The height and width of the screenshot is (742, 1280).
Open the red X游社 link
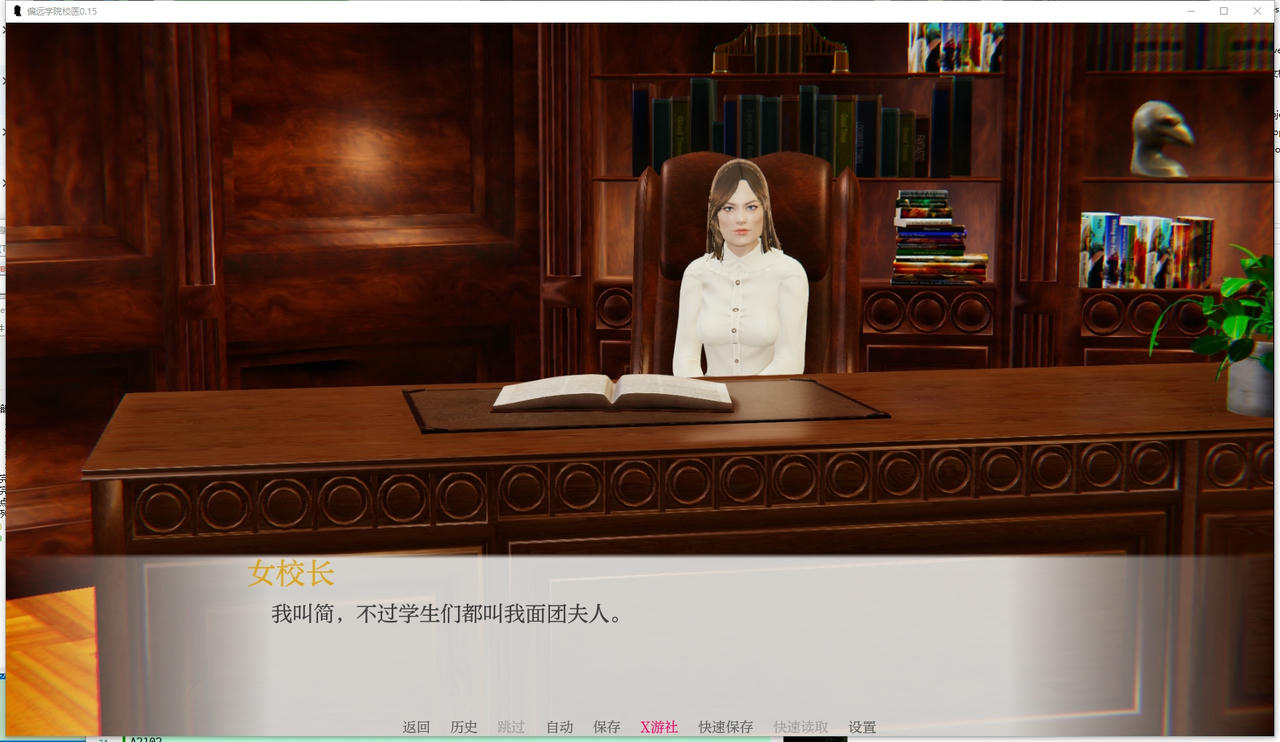pyautogui.click(x=658, y=727)
